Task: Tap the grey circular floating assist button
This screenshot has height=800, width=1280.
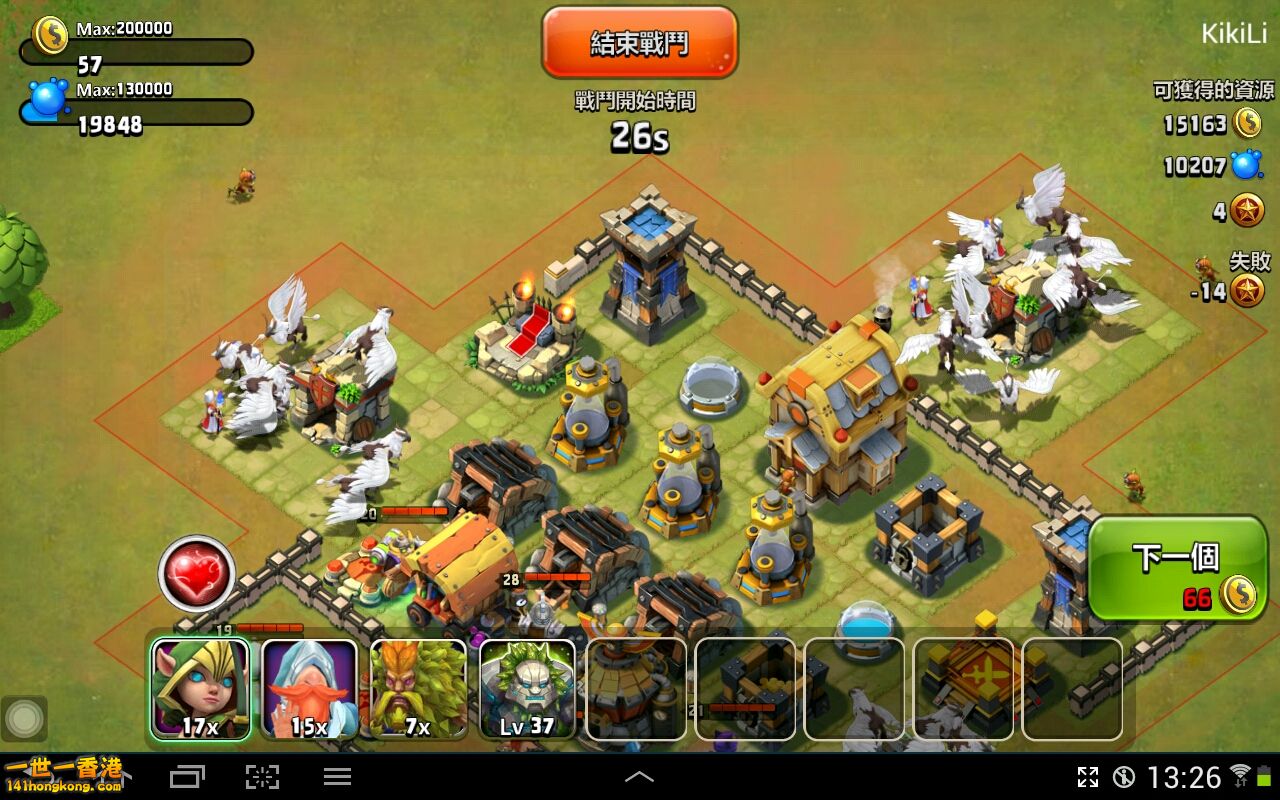Action: click(24, 718)
